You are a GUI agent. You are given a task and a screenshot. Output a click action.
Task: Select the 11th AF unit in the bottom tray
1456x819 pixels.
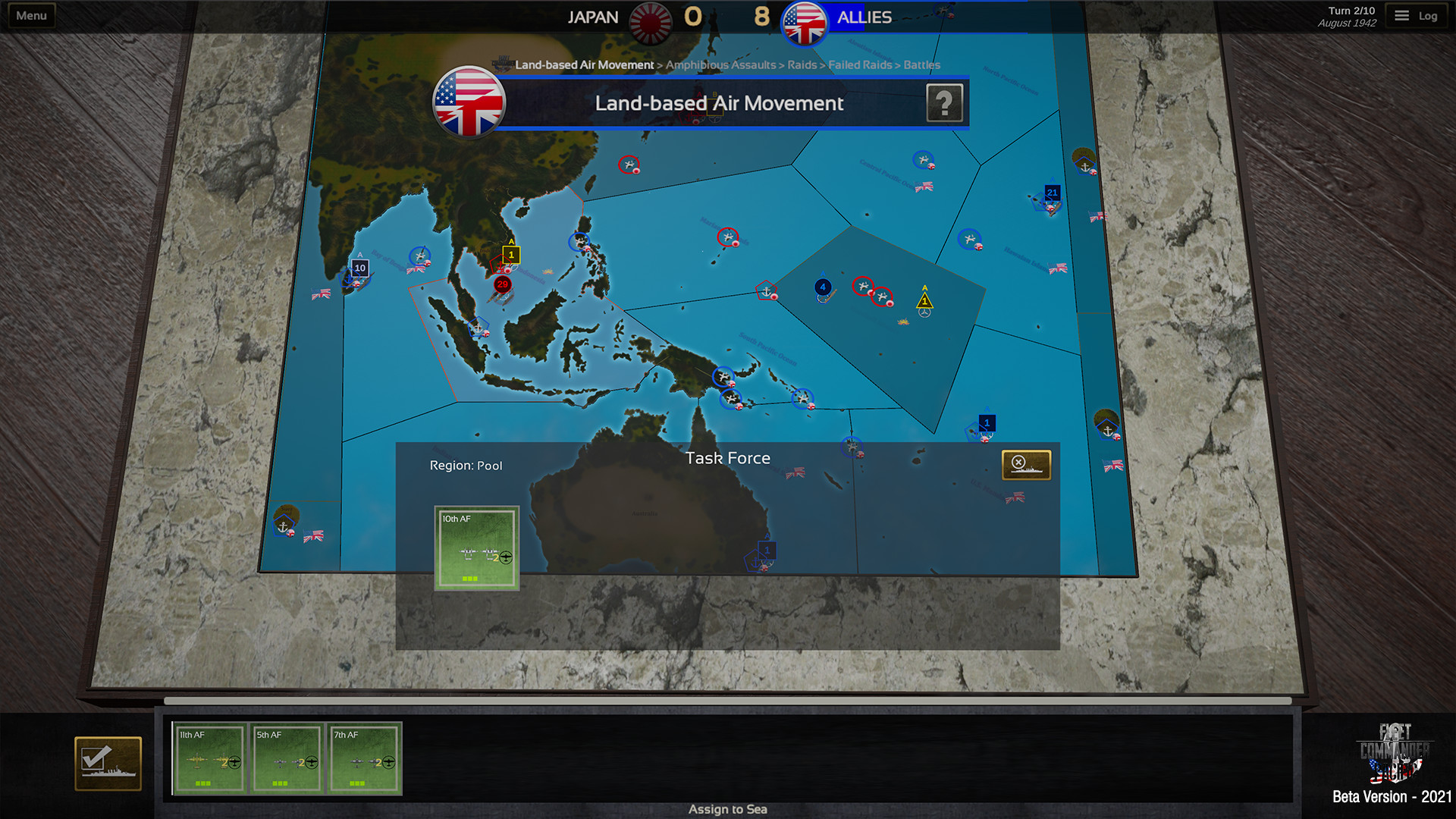[211, 758]
